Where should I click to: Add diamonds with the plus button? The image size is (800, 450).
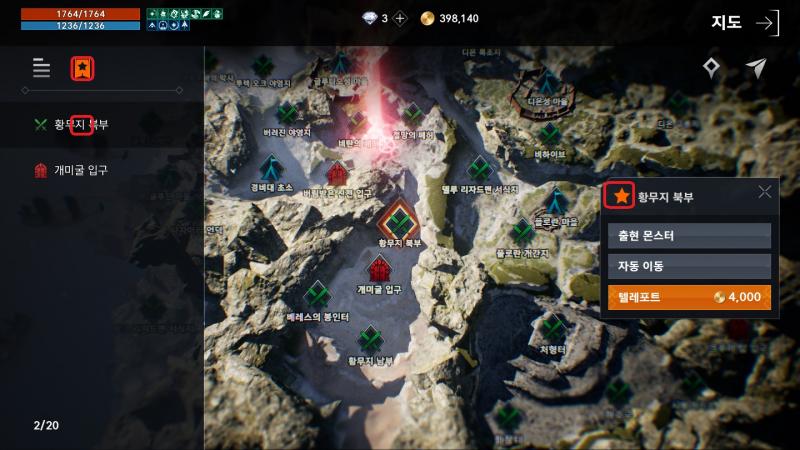coord(400,18)
